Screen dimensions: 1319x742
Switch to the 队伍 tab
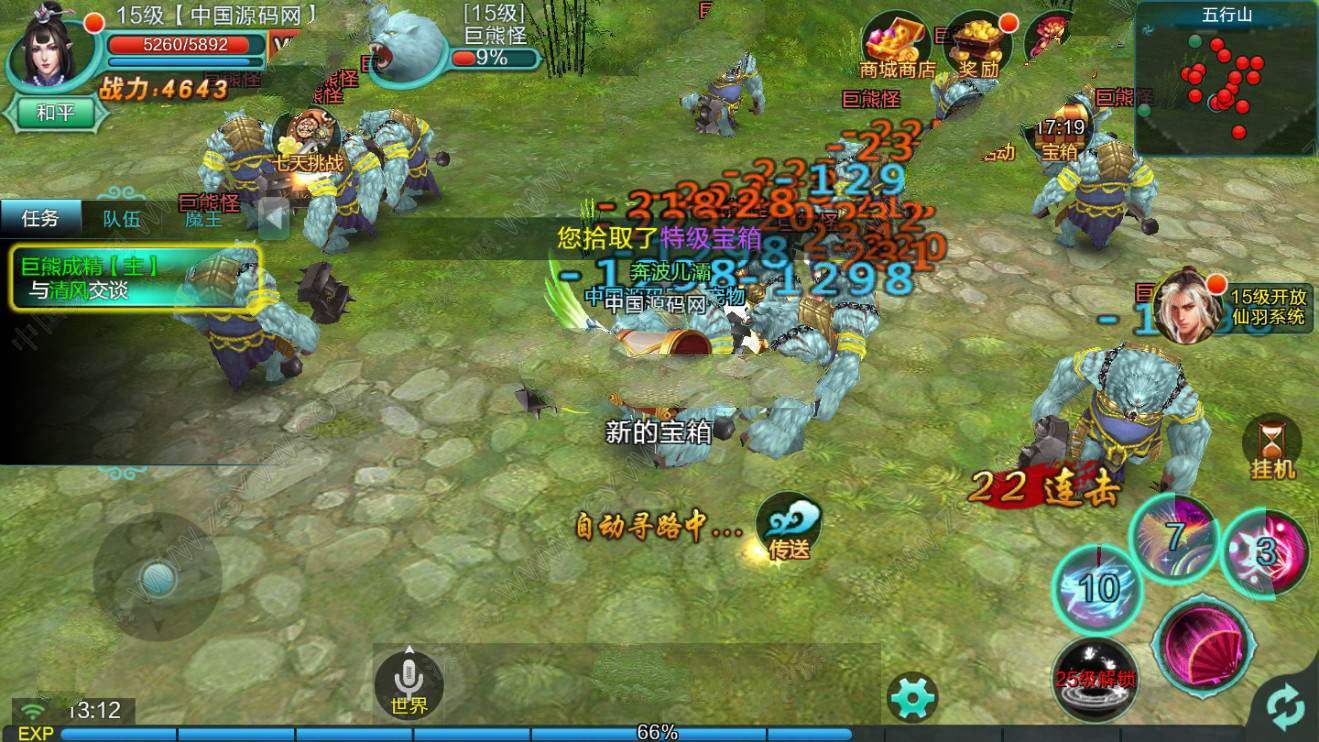pos(122,219)
